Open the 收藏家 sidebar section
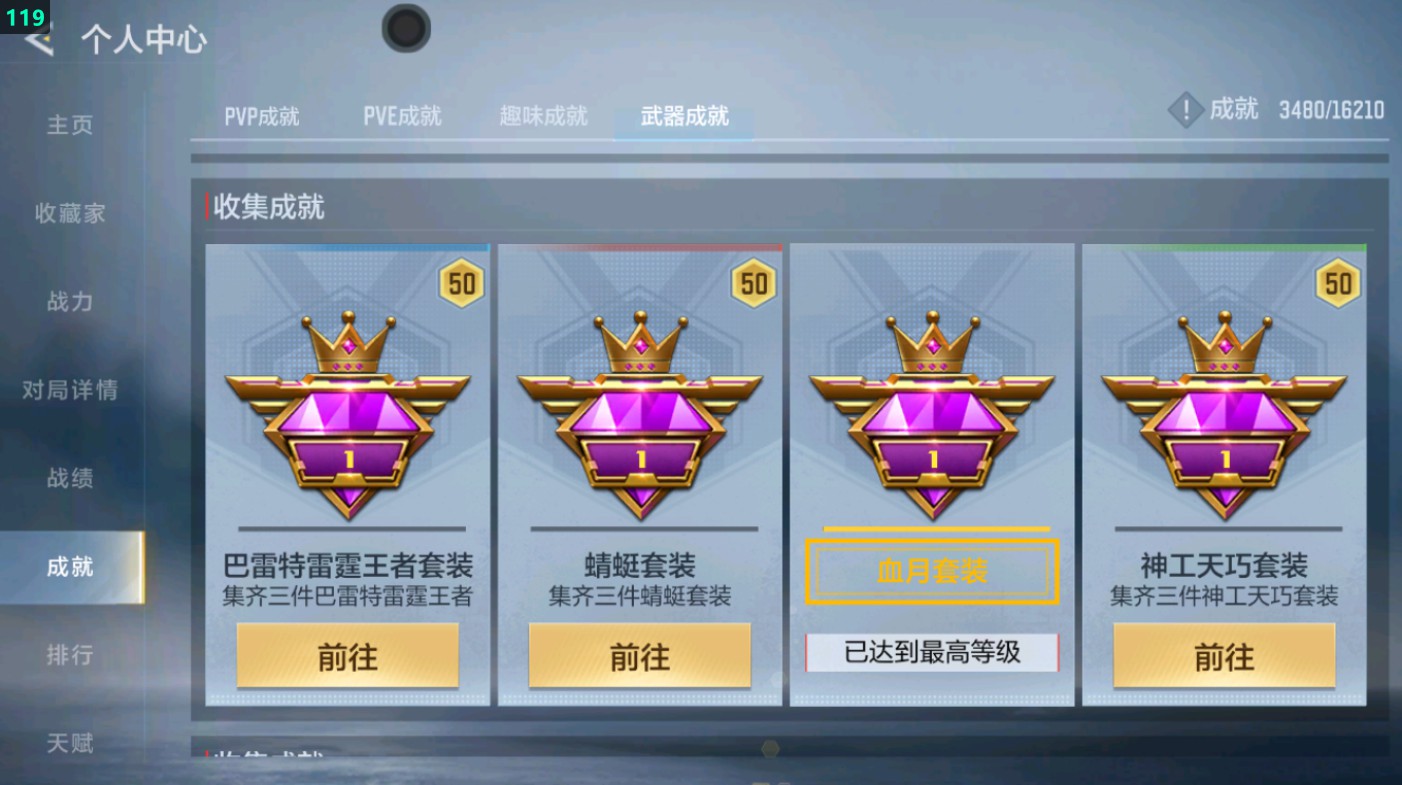Viewport: 1402px width, 785px height. tap(71, 213)
